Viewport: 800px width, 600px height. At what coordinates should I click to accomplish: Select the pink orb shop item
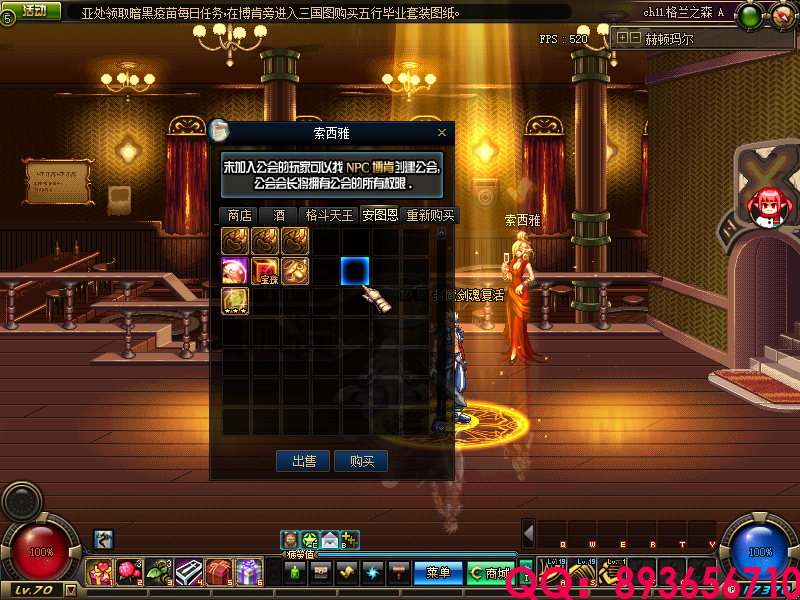pos(236,271)
